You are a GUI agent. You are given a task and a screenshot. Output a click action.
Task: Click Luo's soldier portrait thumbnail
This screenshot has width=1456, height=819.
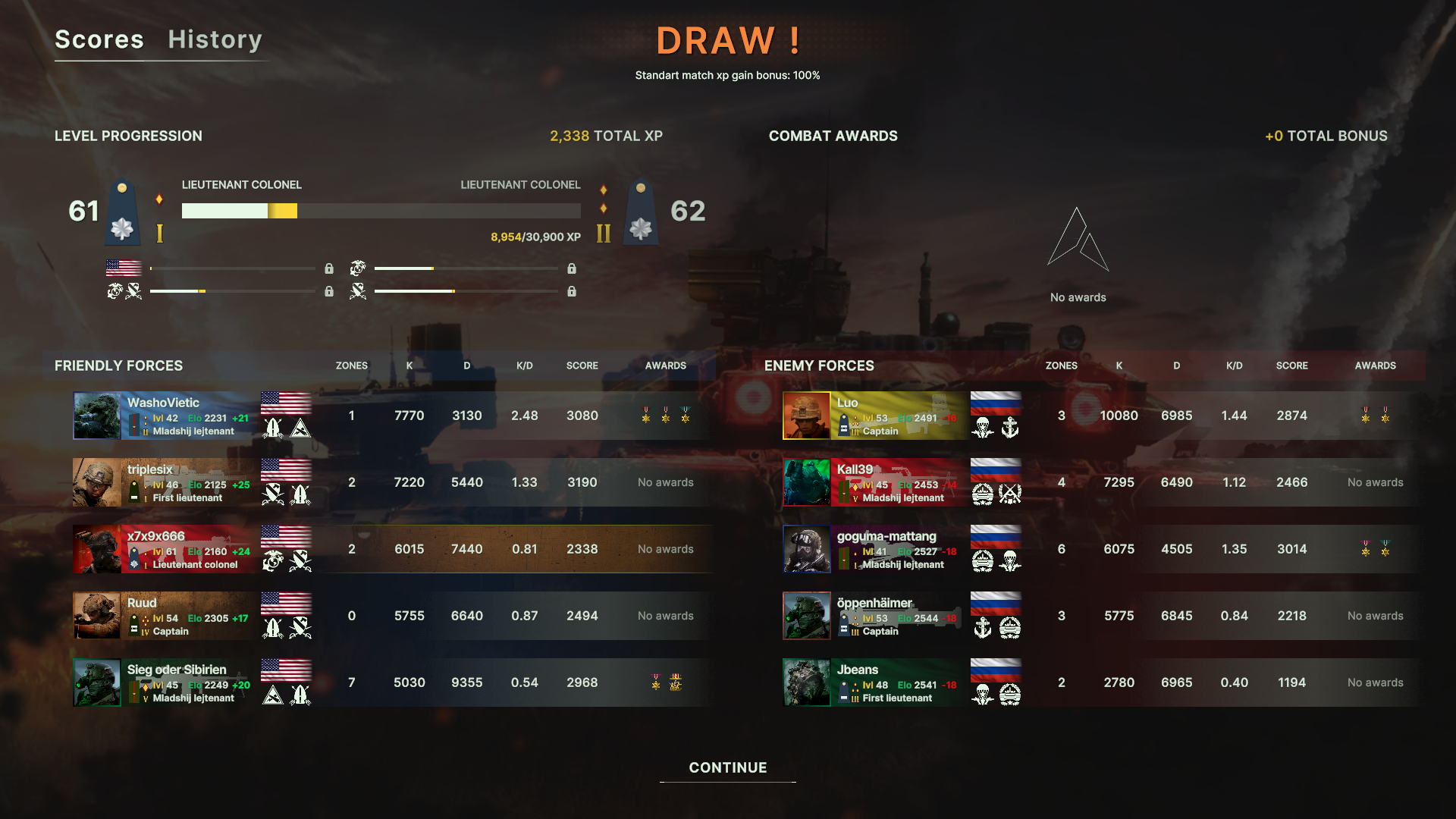806,416
